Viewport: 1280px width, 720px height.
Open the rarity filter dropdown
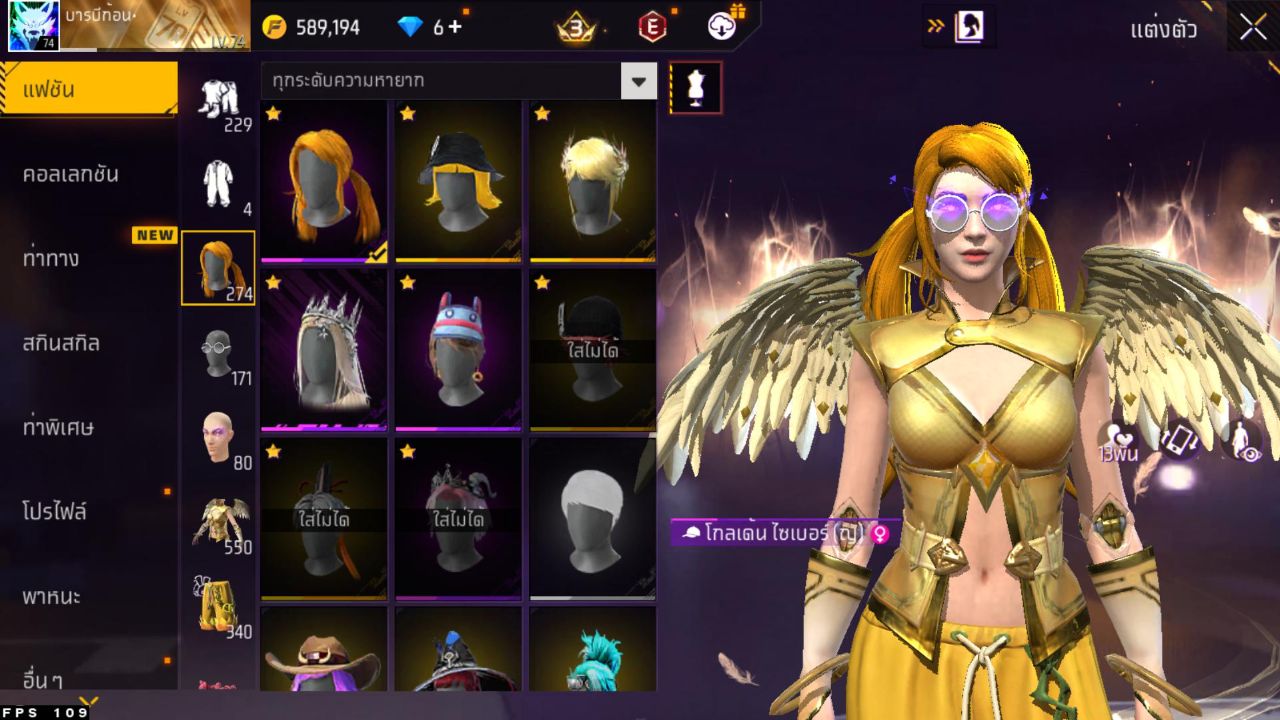point(638,81)
